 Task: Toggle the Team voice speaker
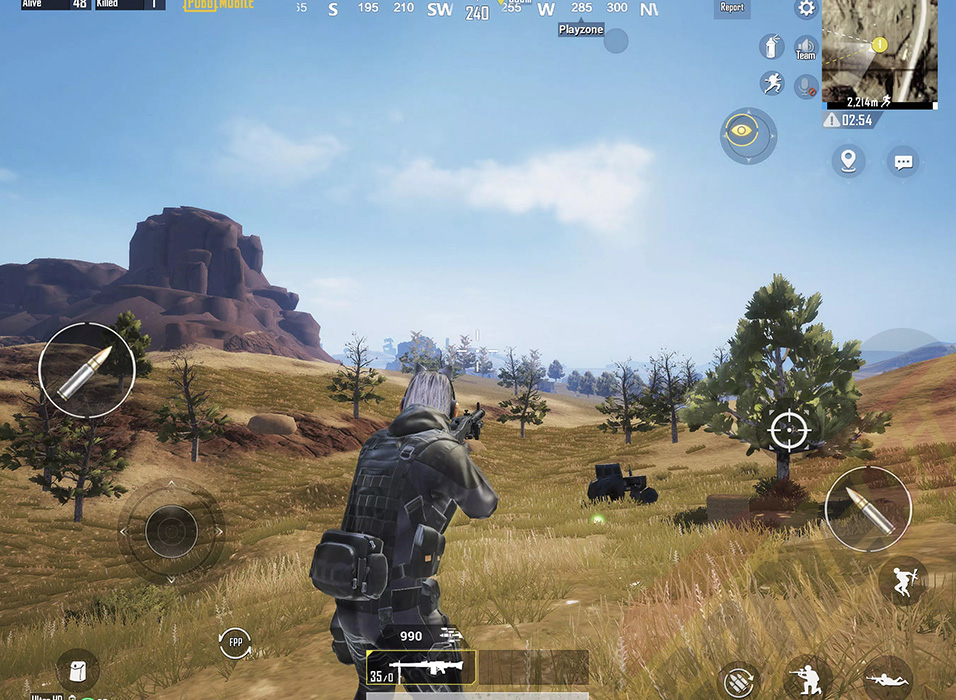point(805,48)
